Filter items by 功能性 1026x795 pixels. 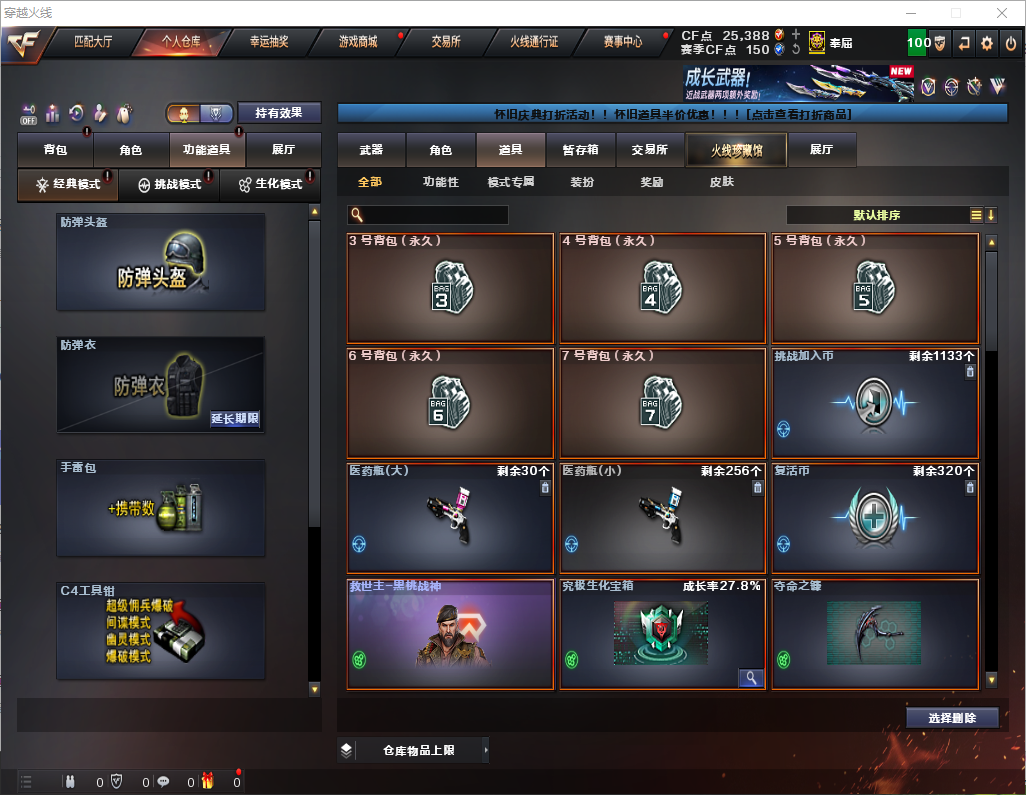tap(440, 182)
